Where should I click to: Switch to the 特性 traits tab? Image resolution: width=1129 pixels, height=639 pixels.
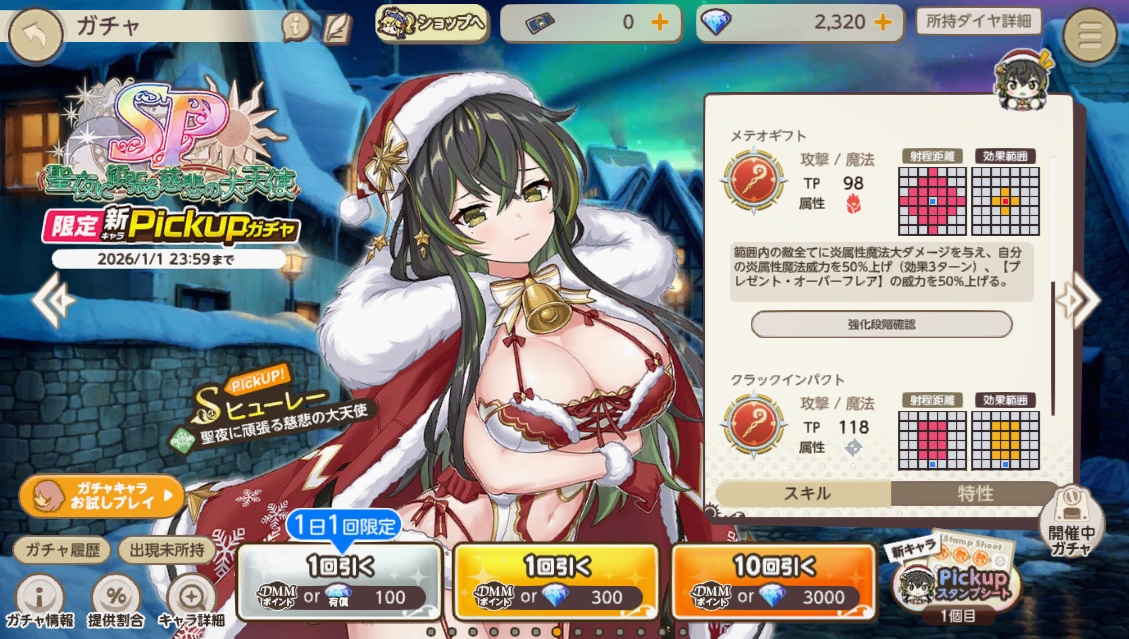tap(975, 493)
